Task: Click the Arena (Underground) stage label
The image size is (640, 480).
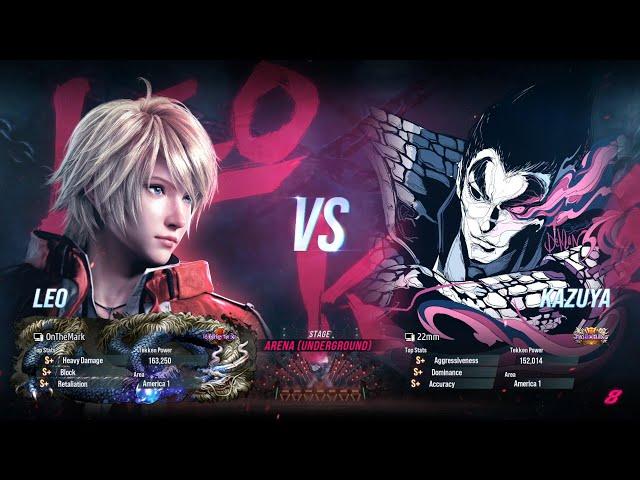Action: pyautogui.click(x=317, y=346)
